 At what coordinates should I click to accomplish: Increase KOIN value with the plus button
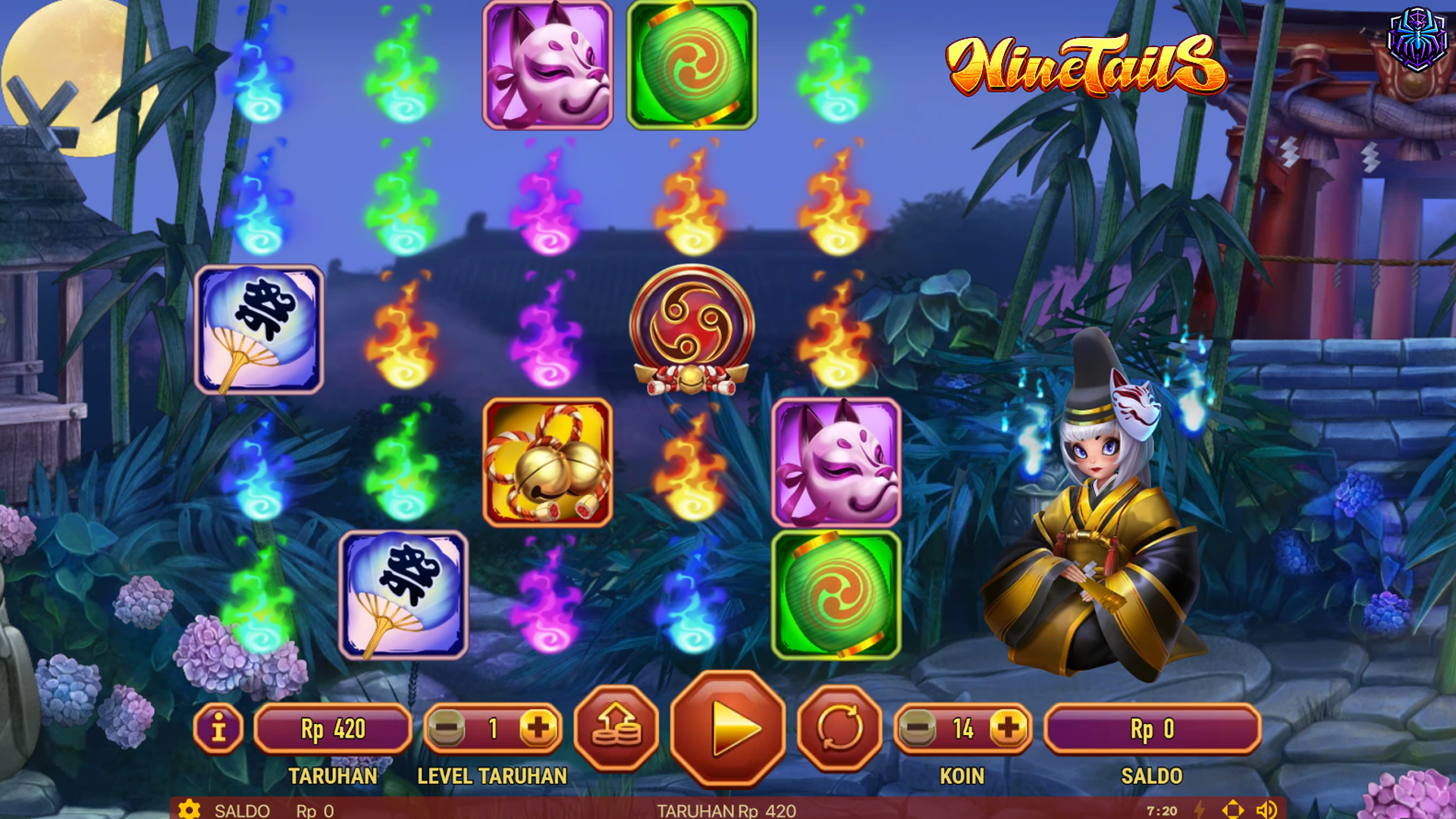[1008, 730]
